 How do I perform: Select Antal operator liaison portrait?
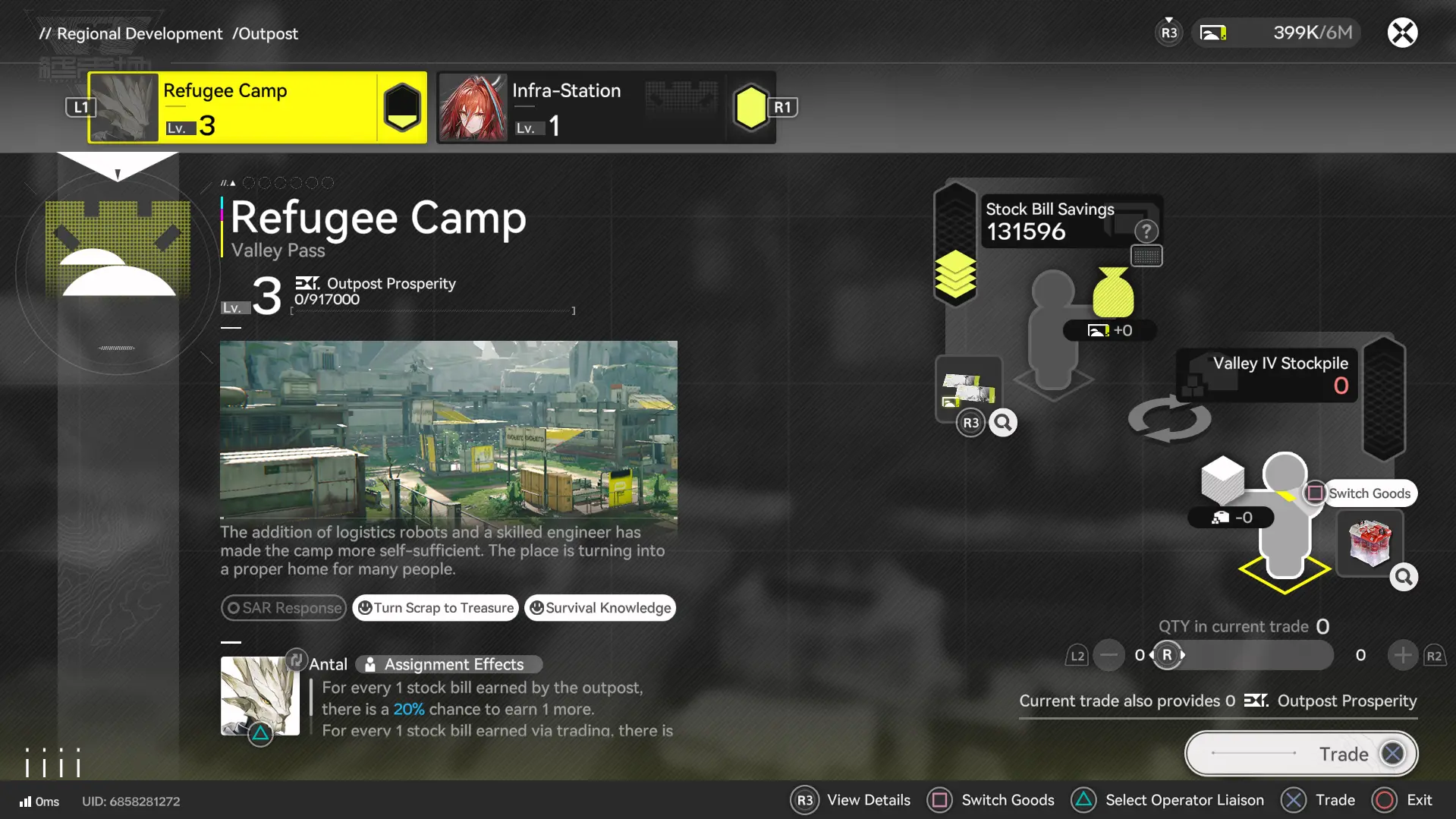point(259,695)
